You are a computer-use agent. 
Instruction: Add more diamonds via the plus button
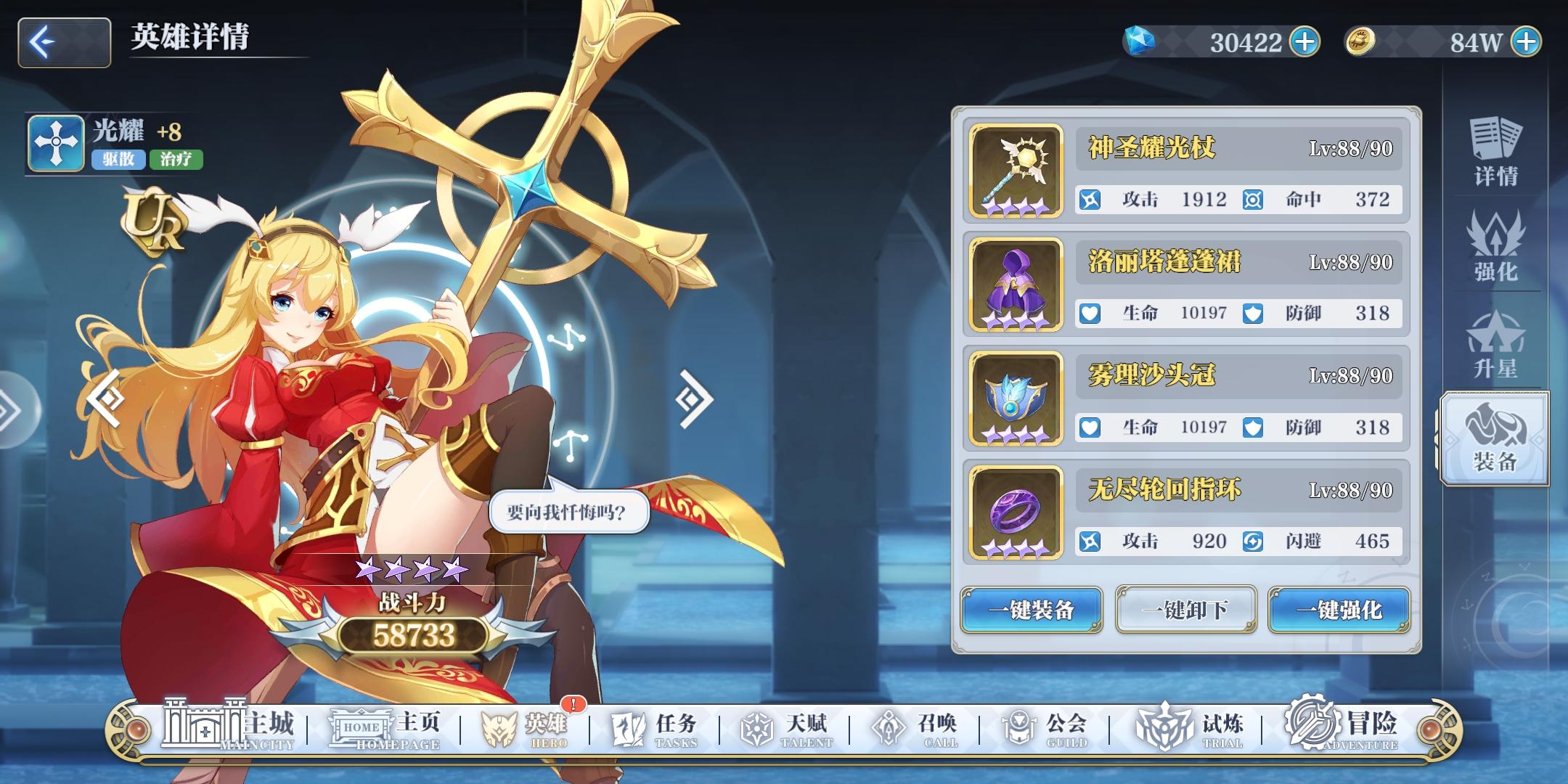[x=1304, y=41]
